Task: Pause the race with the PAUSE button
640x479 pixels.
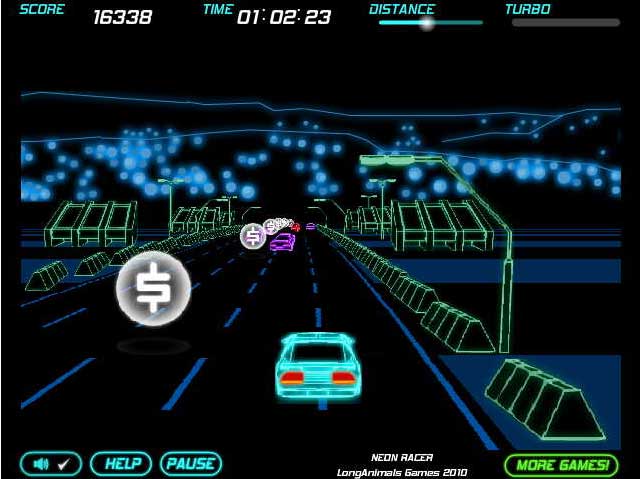Action: (190, 464)
